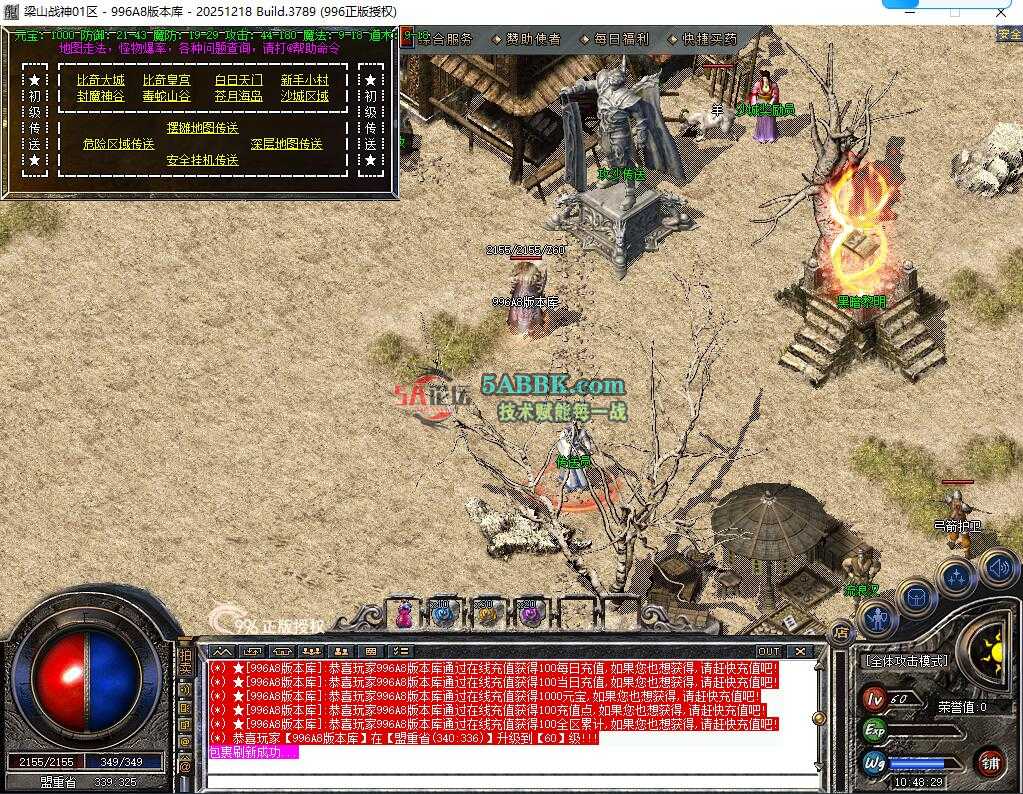Teleport to 毒蛇山谷
This screenshot has height=794, width=1023.
[x=166, y=96]
